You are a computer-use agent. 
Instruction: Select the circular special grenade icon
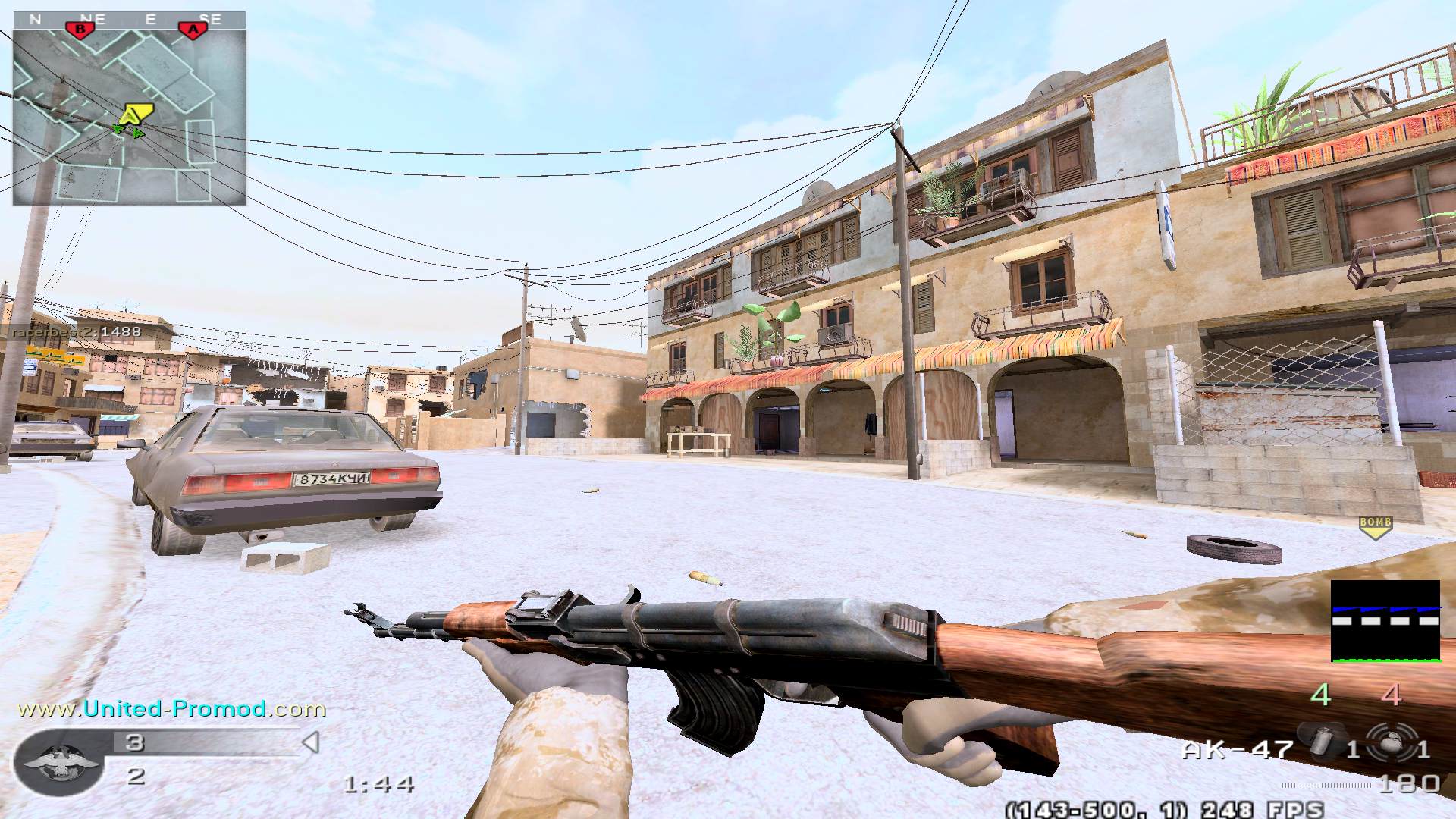click(1390, 742)
